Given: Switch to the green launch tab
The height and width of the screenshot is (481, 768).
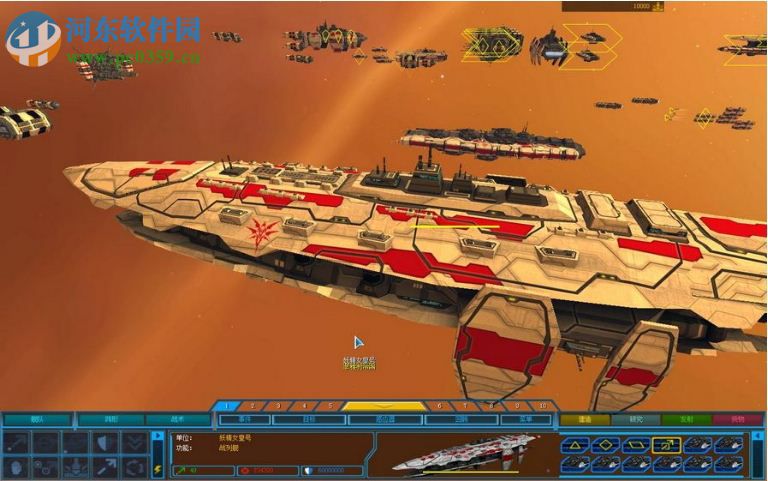Looking at the screenshot, I should tap(687, 420).
